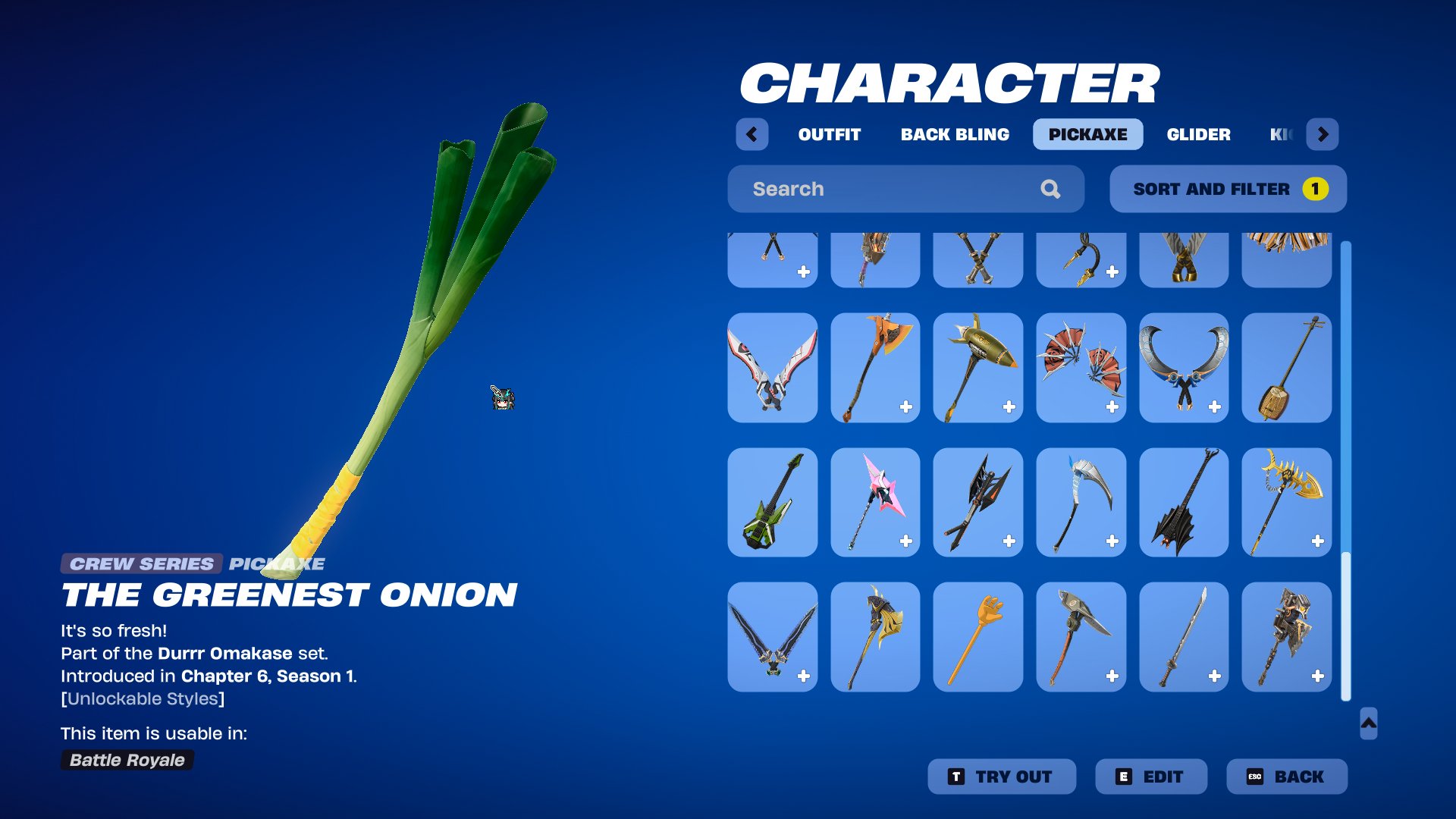The width and height of the screenshot is (1456, 819).
Task: Pick the golden fishbone axe pickaxe
Action: pos(1286,502)
